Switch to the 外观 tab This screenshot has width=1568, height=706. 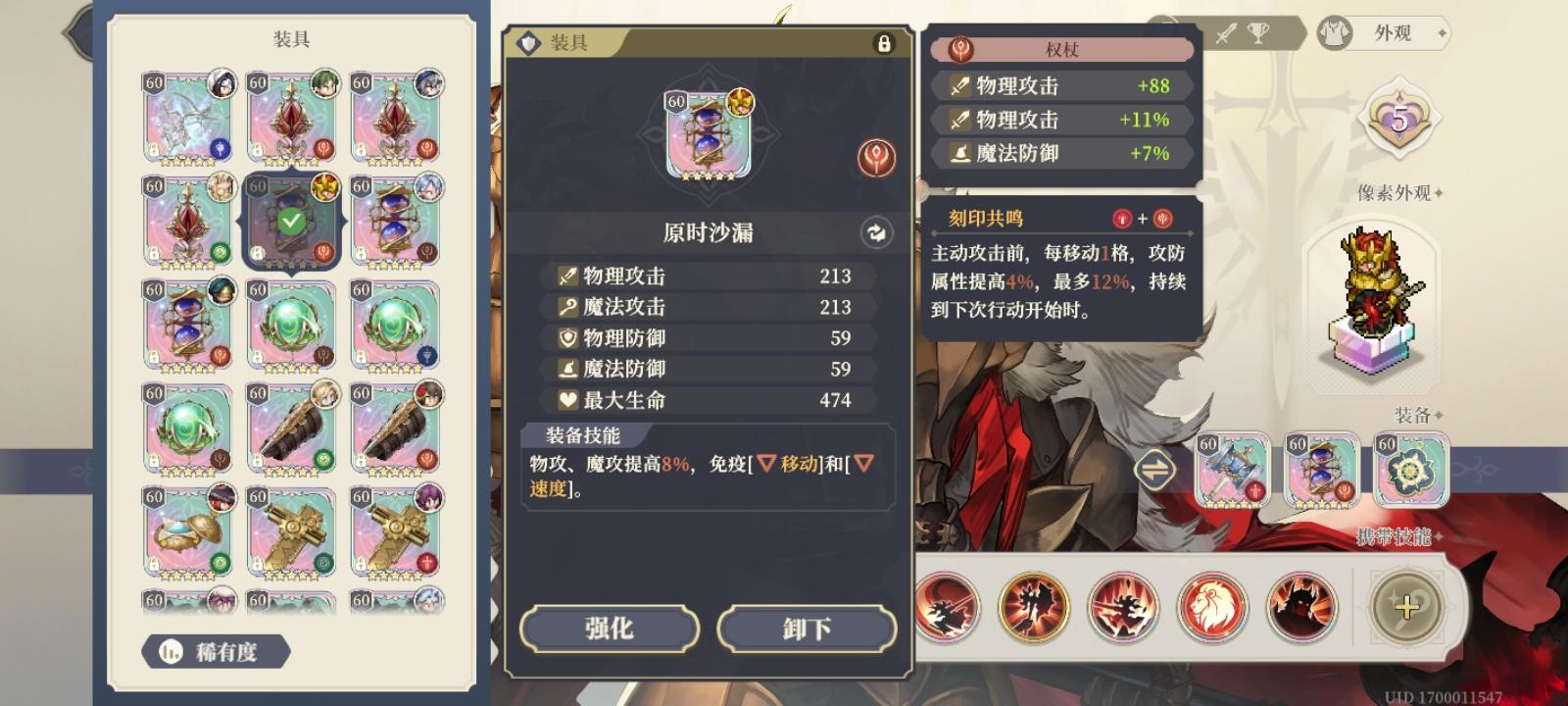tap(1392, 34)
